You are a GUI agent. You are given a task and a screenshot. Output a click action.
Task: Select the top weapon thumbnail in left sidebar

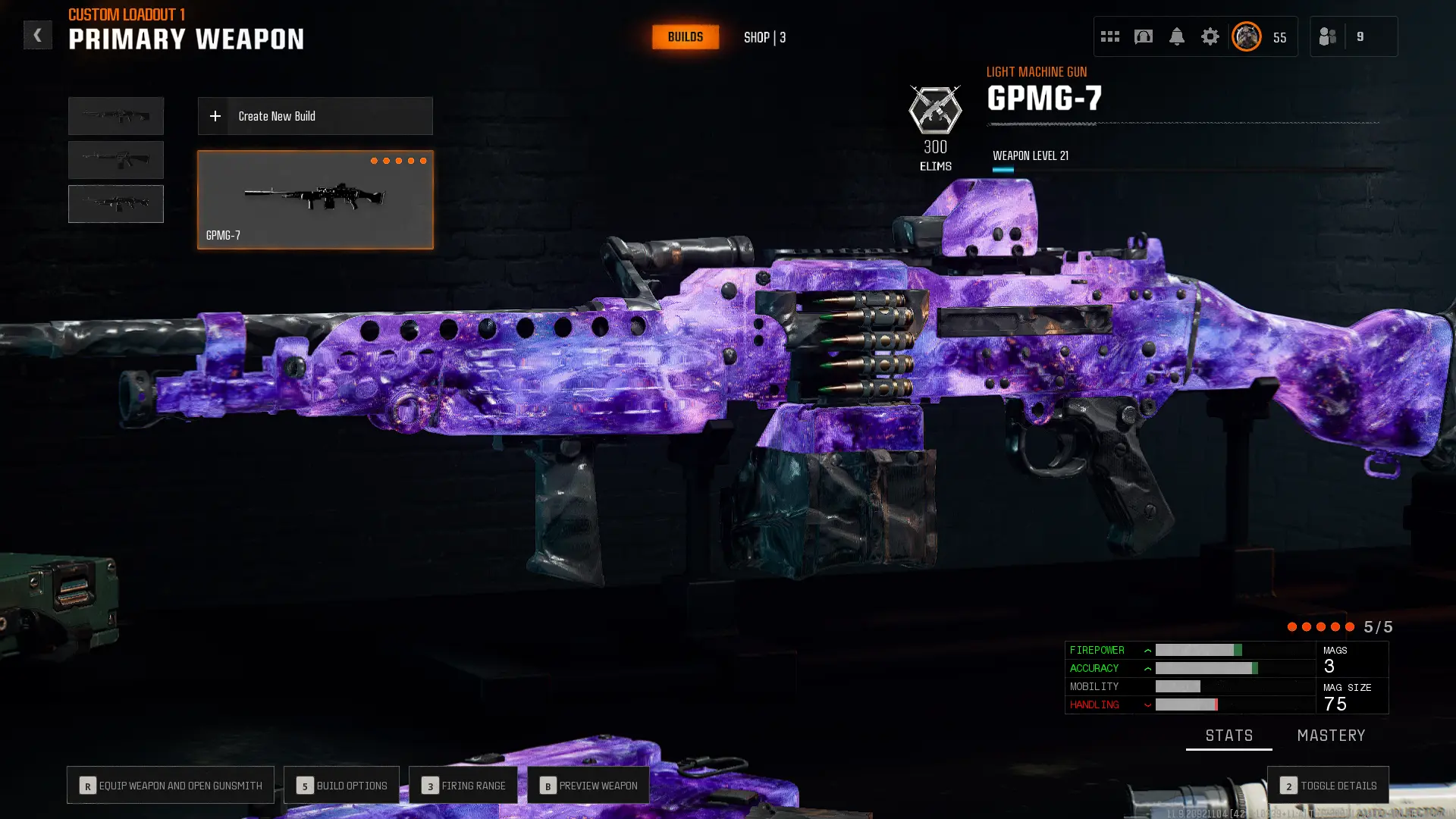pos(115,115)
